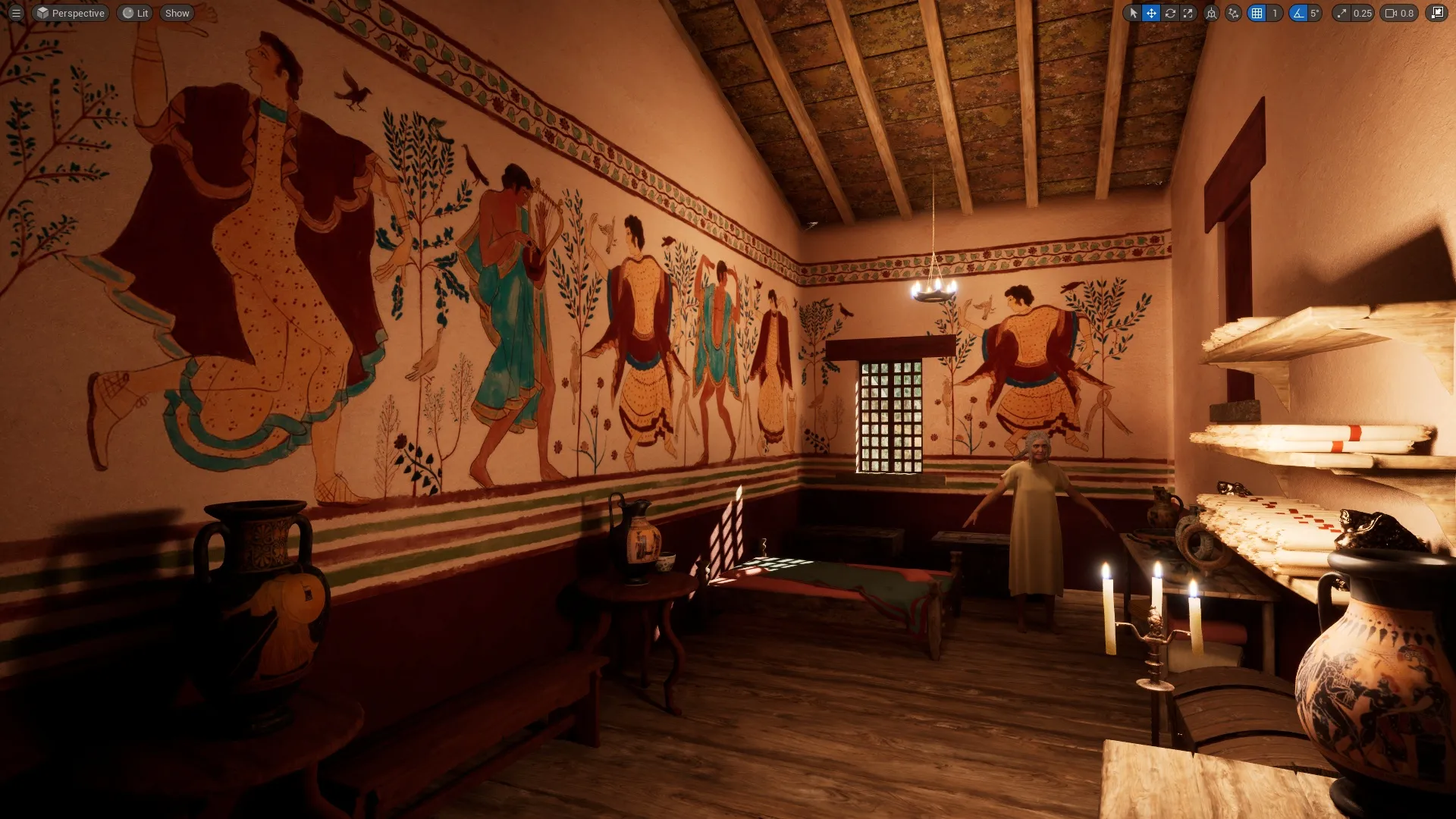Image resolution: width=1456 pixels, height=819 pixels.
Task: Open the Perspective view dropdown
Action: click(71, 13)
